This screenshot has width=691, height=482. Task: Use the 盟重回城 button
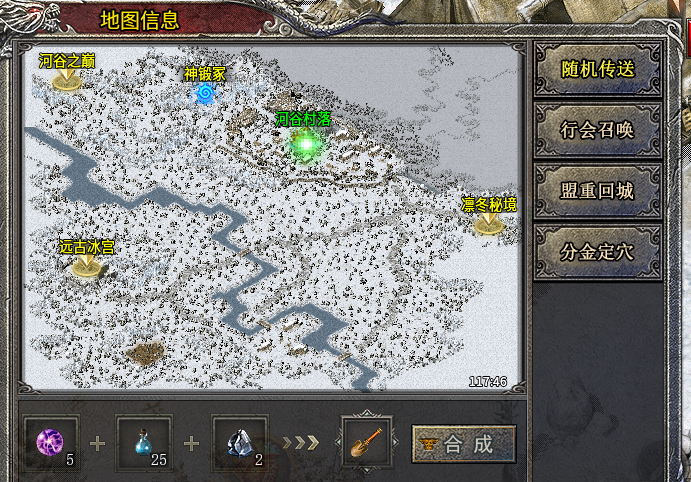click(597, 190)
